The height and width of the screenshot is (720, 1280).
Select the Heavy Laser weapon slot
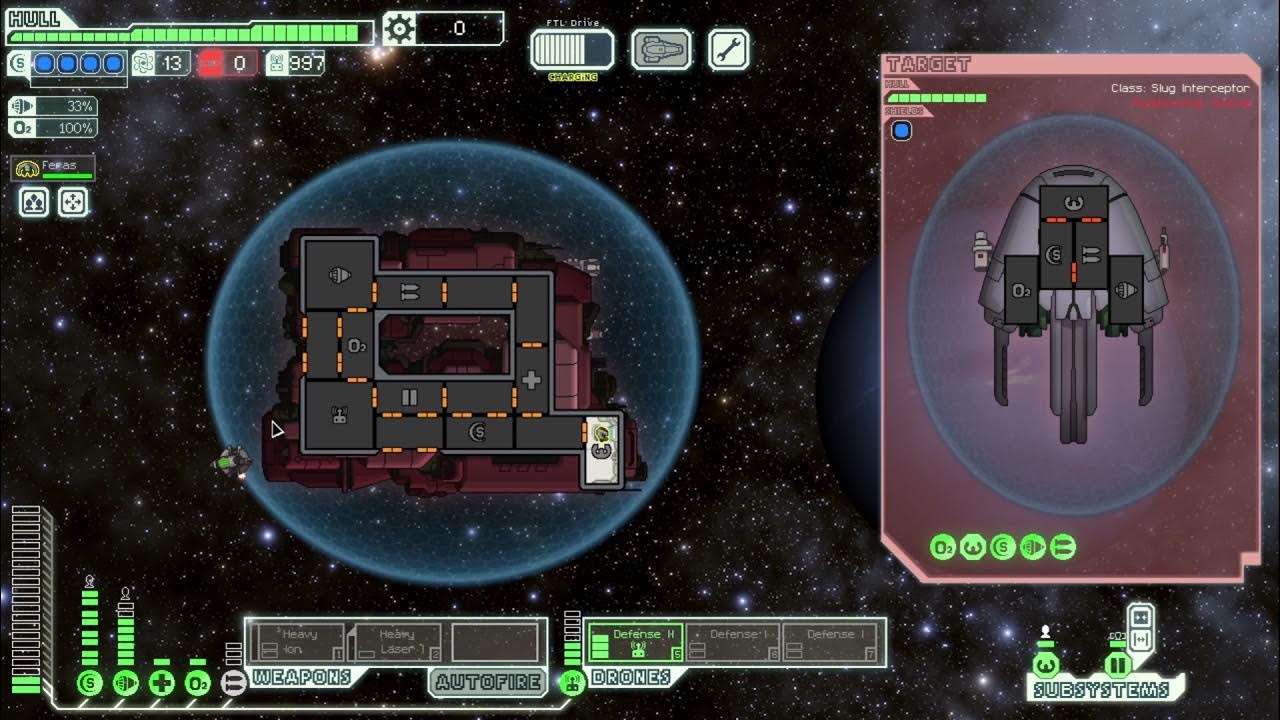coord(397,641)
